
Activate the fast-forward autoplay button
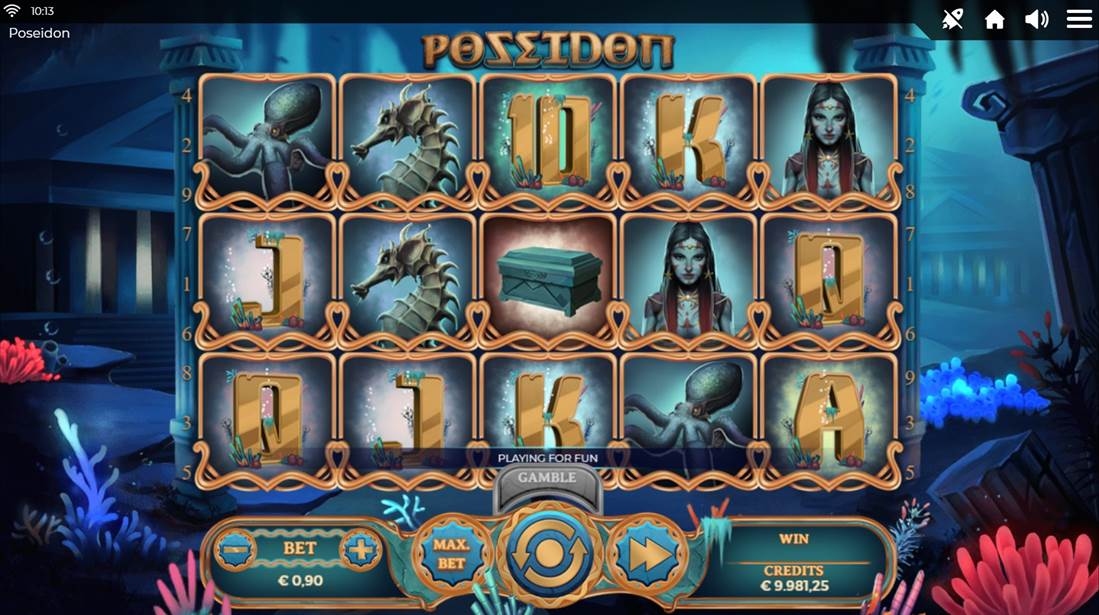click(x=647, y=554)
